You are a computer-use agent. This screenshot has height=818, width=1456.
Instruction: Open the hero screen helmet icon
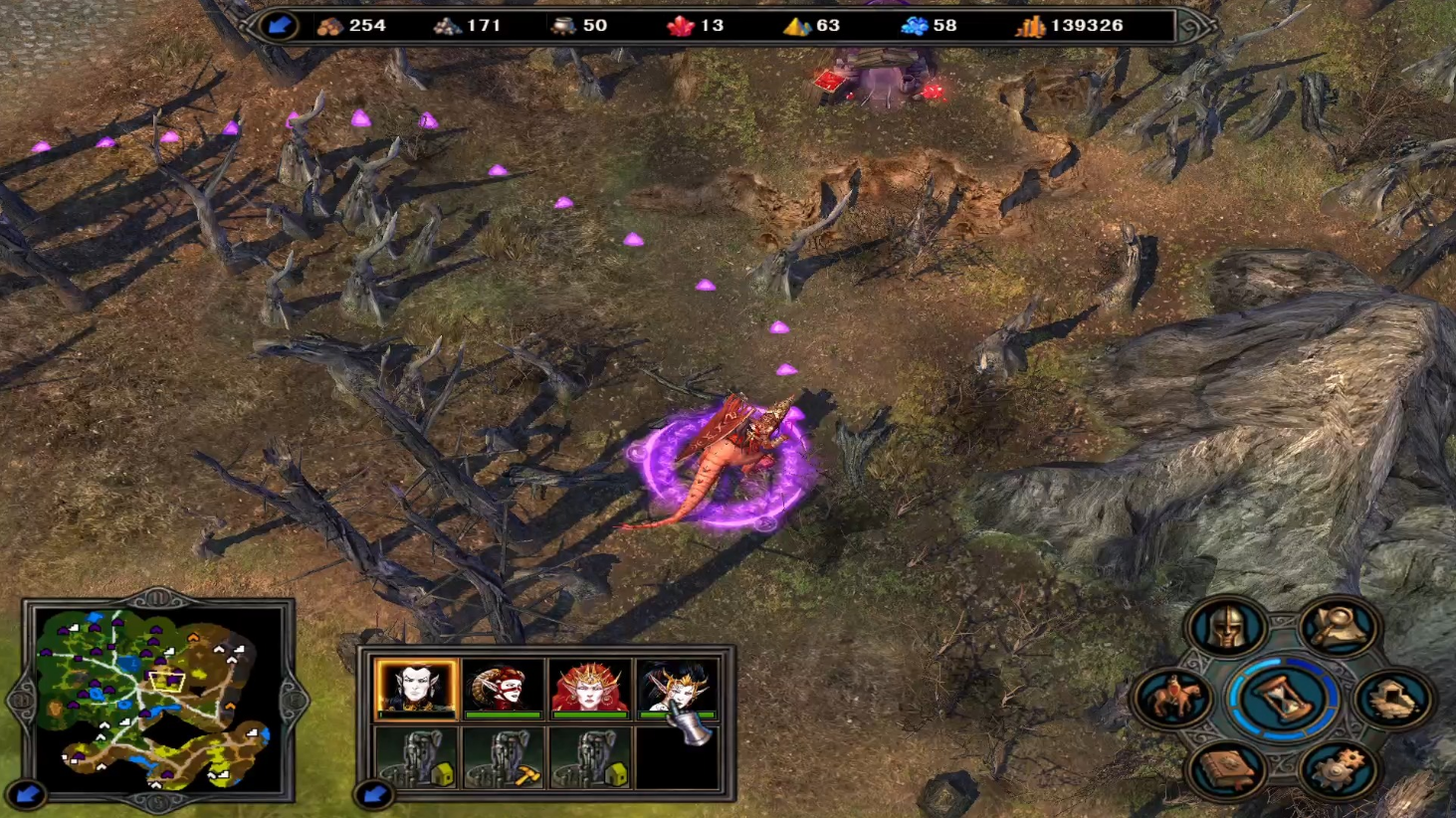tap(1226, 627)
